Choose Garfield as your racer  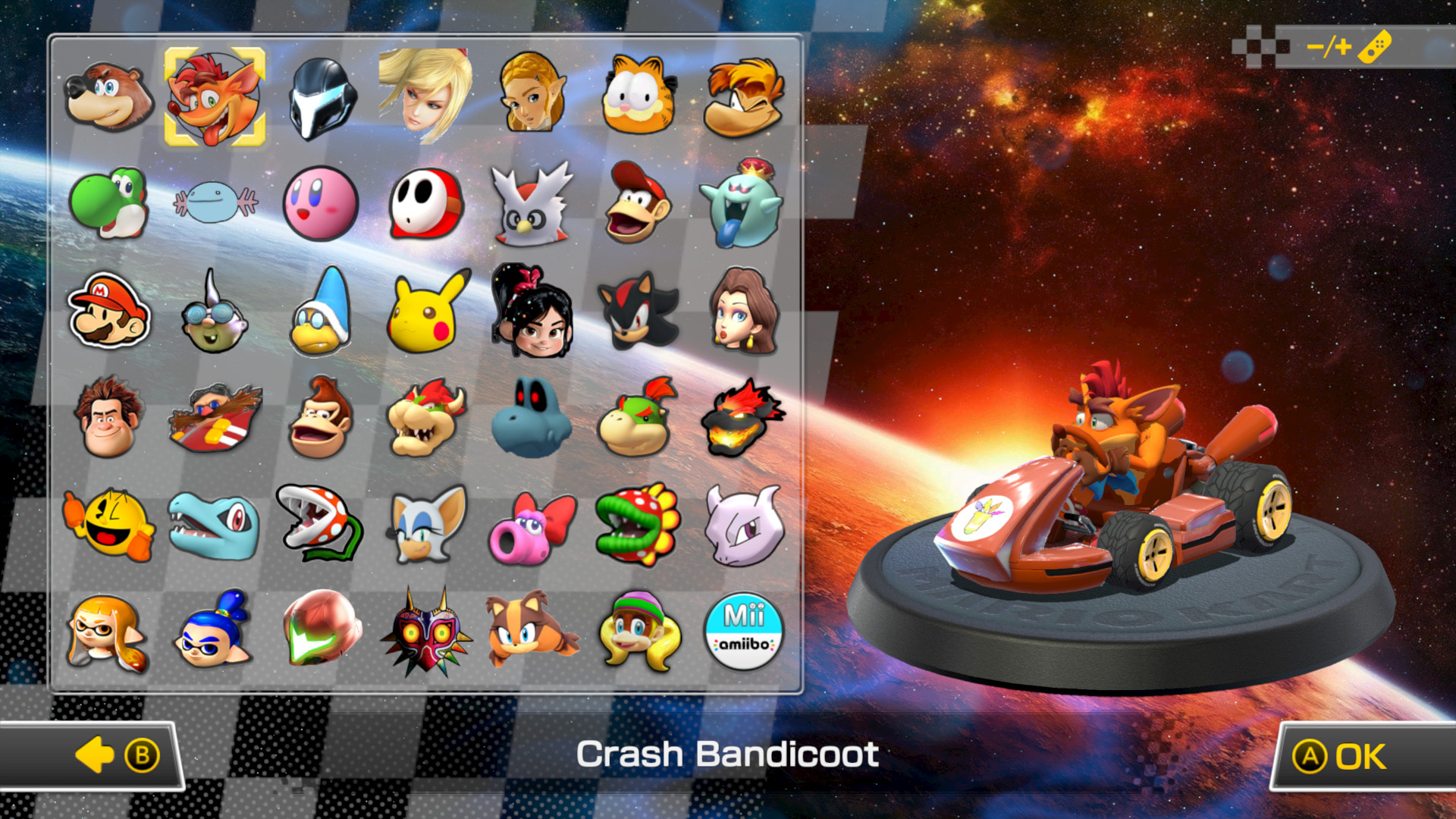tap(639, 96)
